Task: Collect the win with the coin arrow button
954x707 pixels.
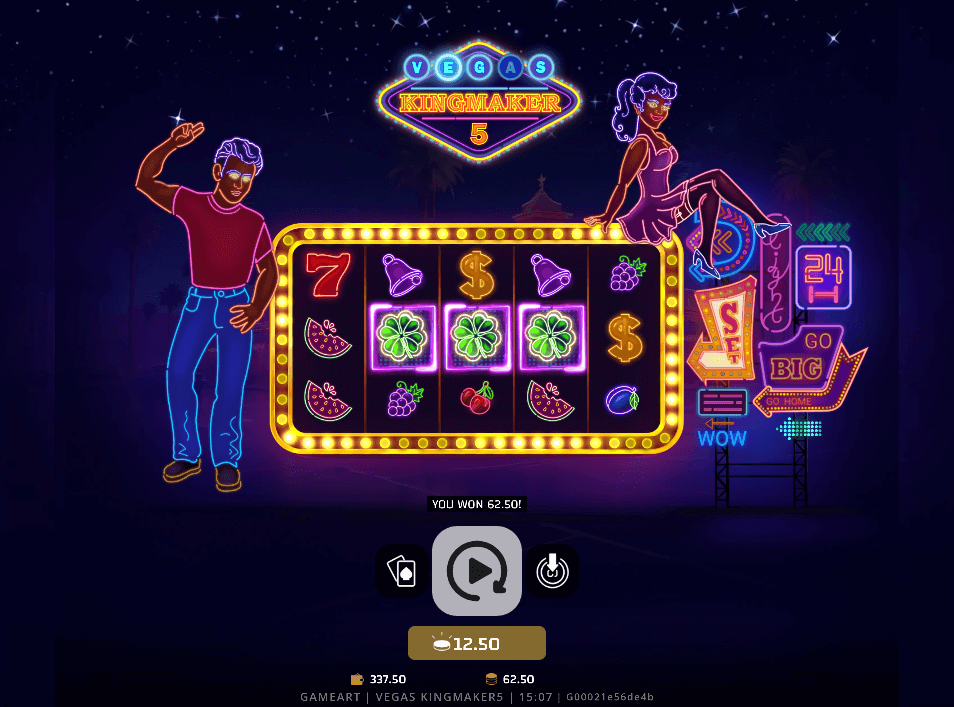Action: coord(552,571)
